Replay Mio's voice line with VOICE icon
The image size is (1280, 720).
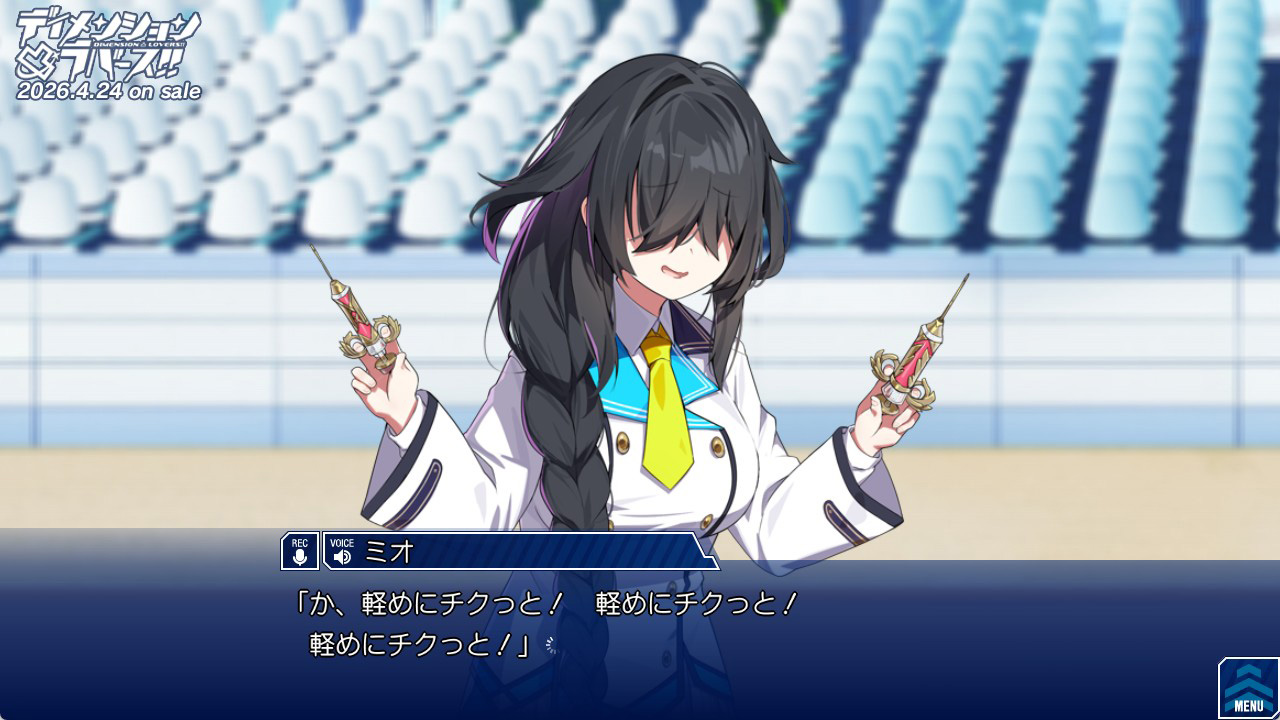342,552
